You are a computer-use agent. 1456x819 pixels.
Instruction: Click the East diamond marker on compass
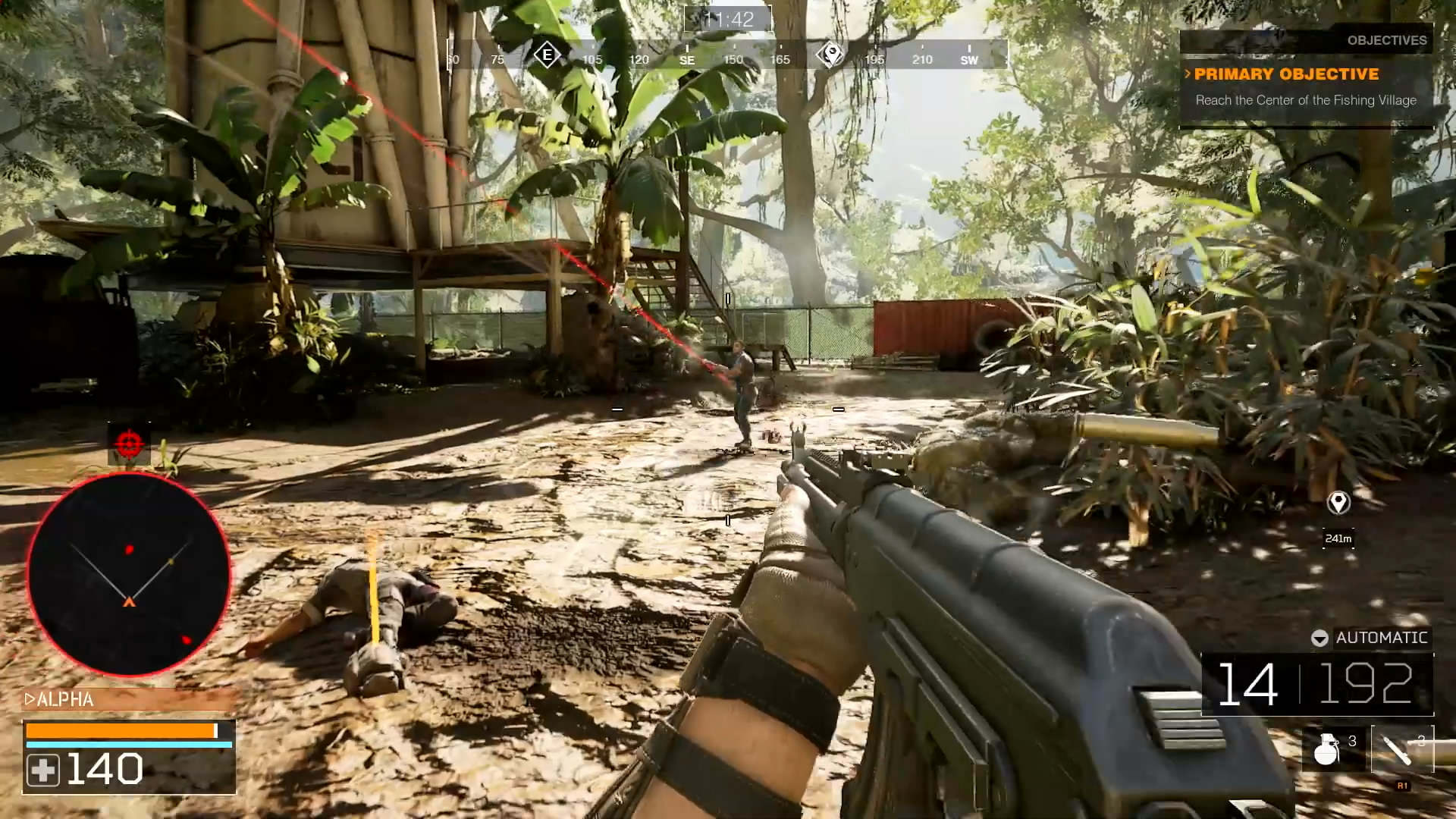tap(547, 55)
